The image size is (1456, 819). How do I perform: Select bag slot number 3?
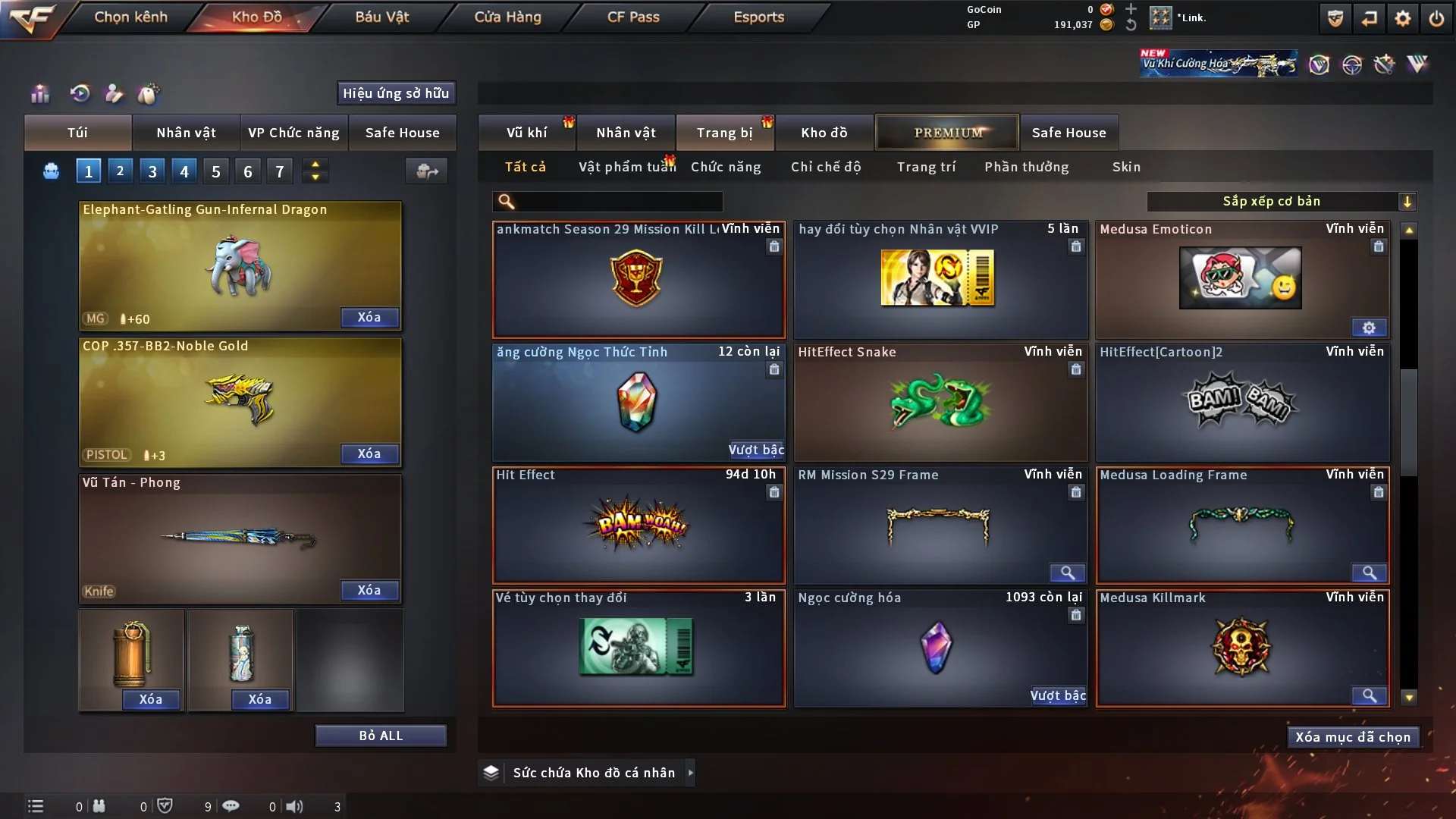coord(152,171)
